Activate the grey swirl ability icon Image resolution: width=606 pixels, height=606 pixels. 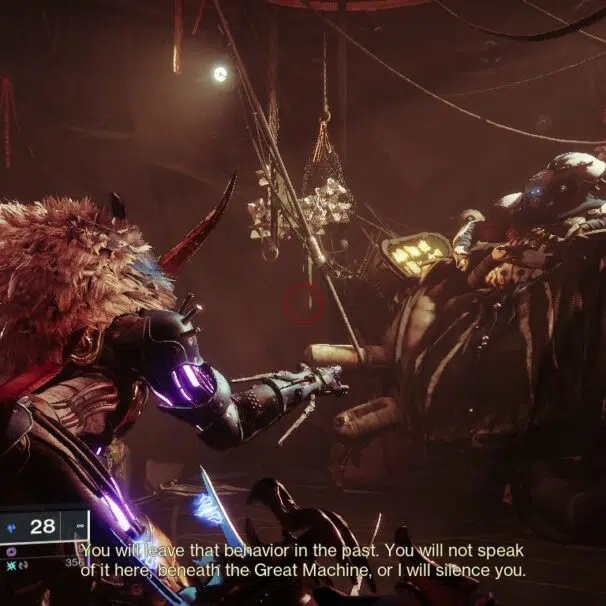pyautogui.click(x=22, y=565)
